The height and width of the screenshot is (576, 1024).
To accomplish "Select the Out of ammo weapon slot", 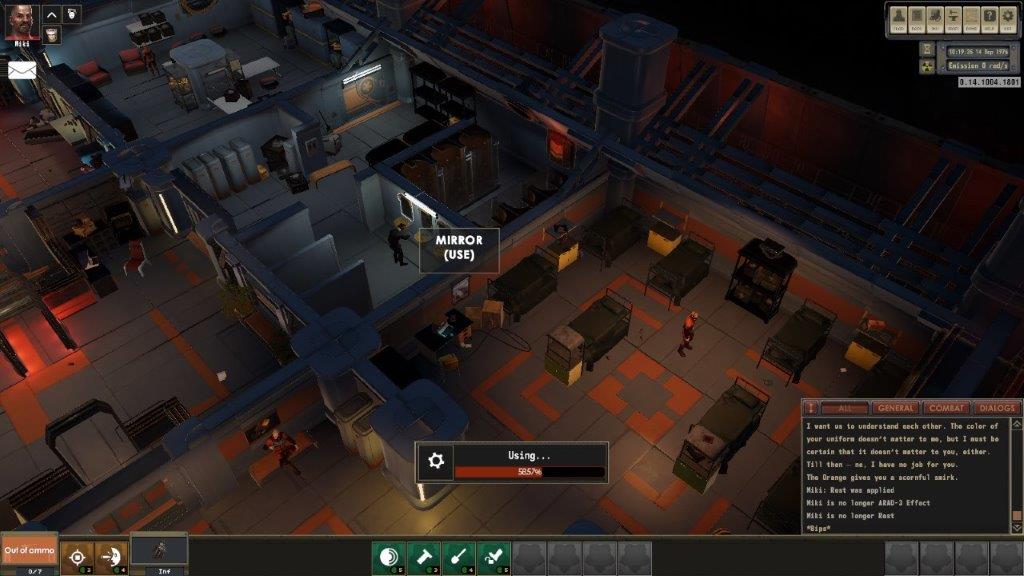I will (28, 551).
